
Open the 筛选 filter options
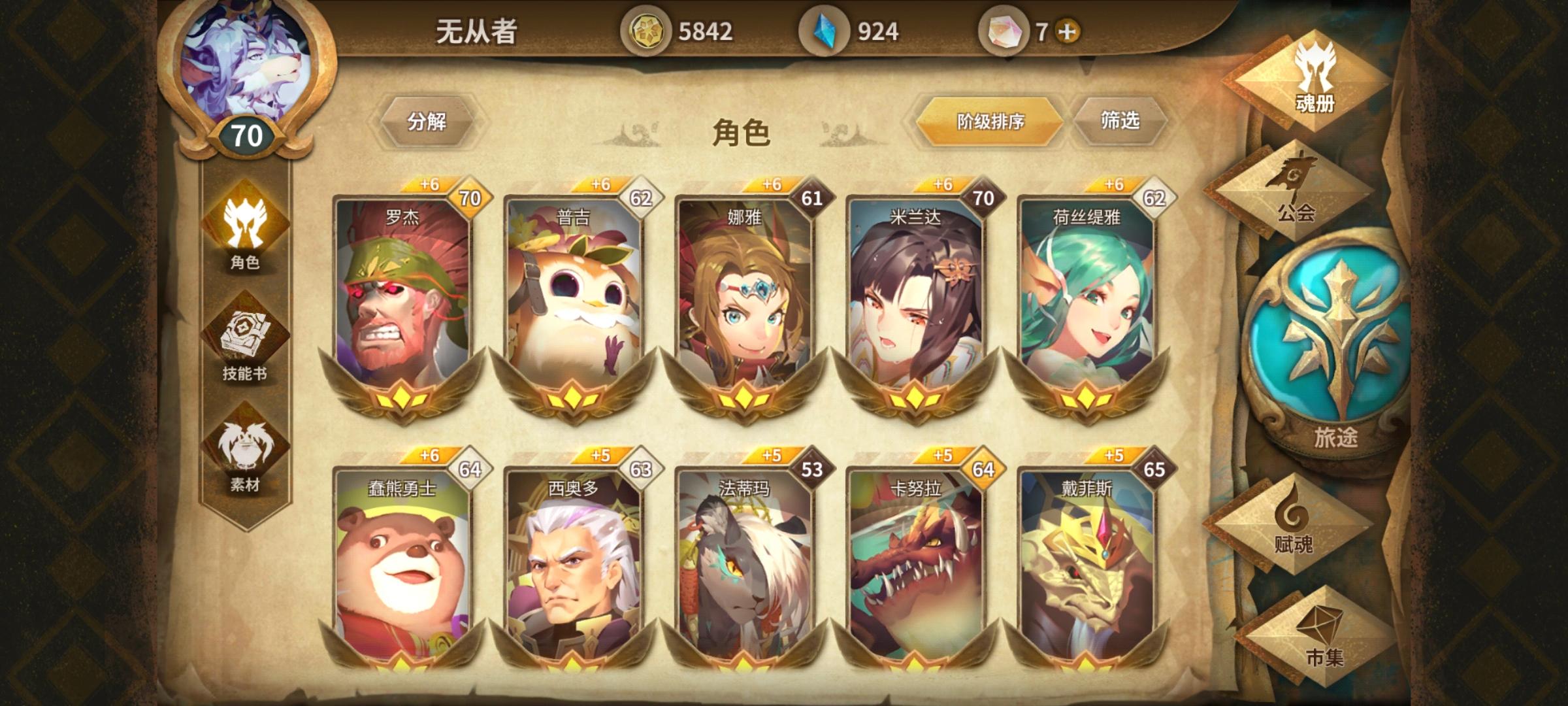(1120, 120)
